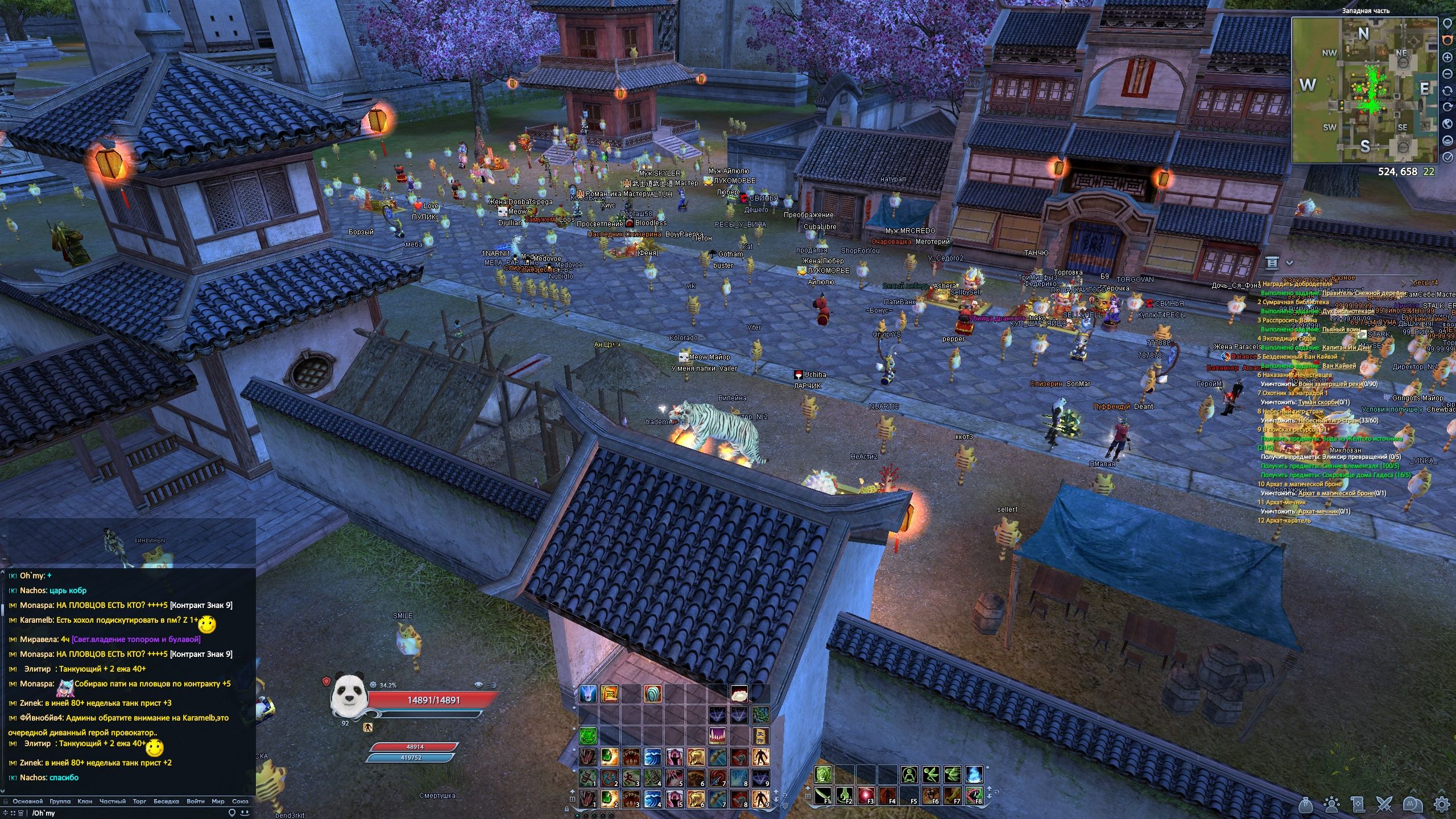The height and width of the screenshot is (819, 1456).
Task: Use the F1 green blade skill
Action: [824, 795]
